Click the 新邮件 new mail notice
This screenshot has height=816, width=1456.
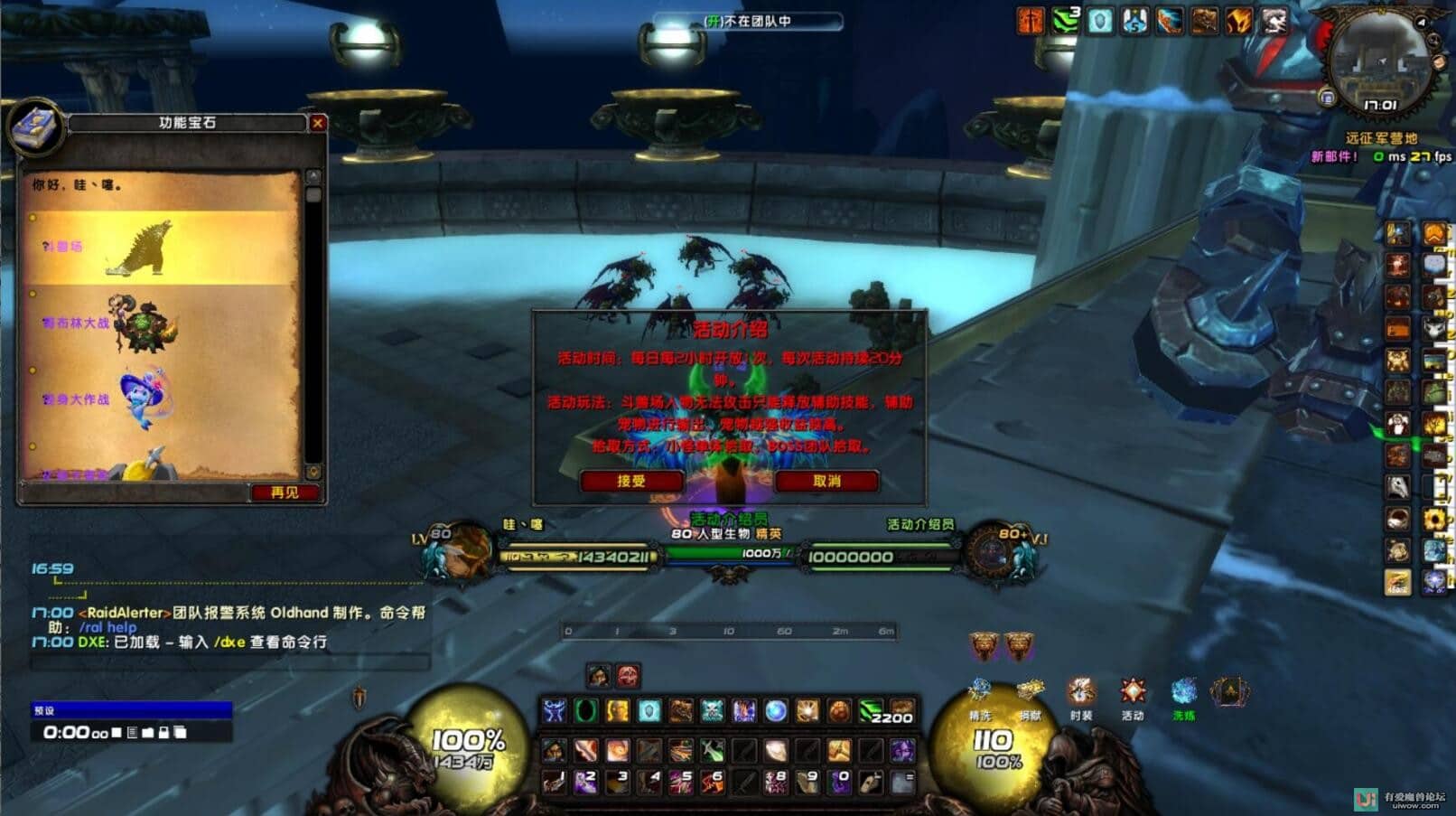pos(1334,156)
